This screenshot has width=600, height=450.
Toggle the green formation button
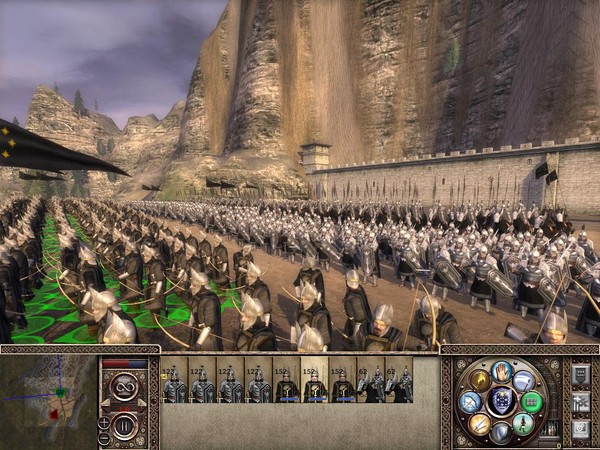coord(533,402)
